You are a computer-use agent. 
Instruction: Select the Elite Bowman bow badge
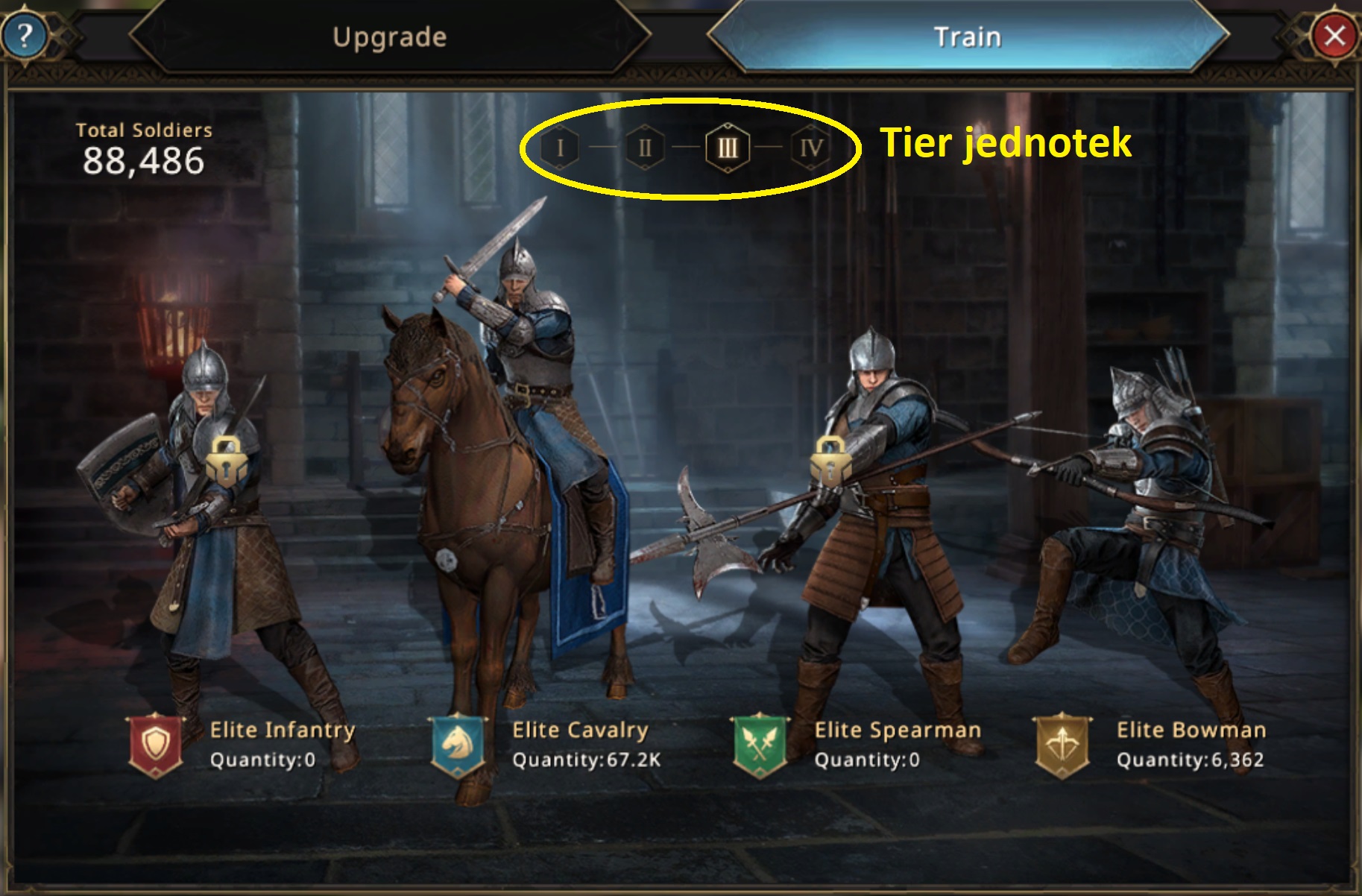click(1062, 745)
